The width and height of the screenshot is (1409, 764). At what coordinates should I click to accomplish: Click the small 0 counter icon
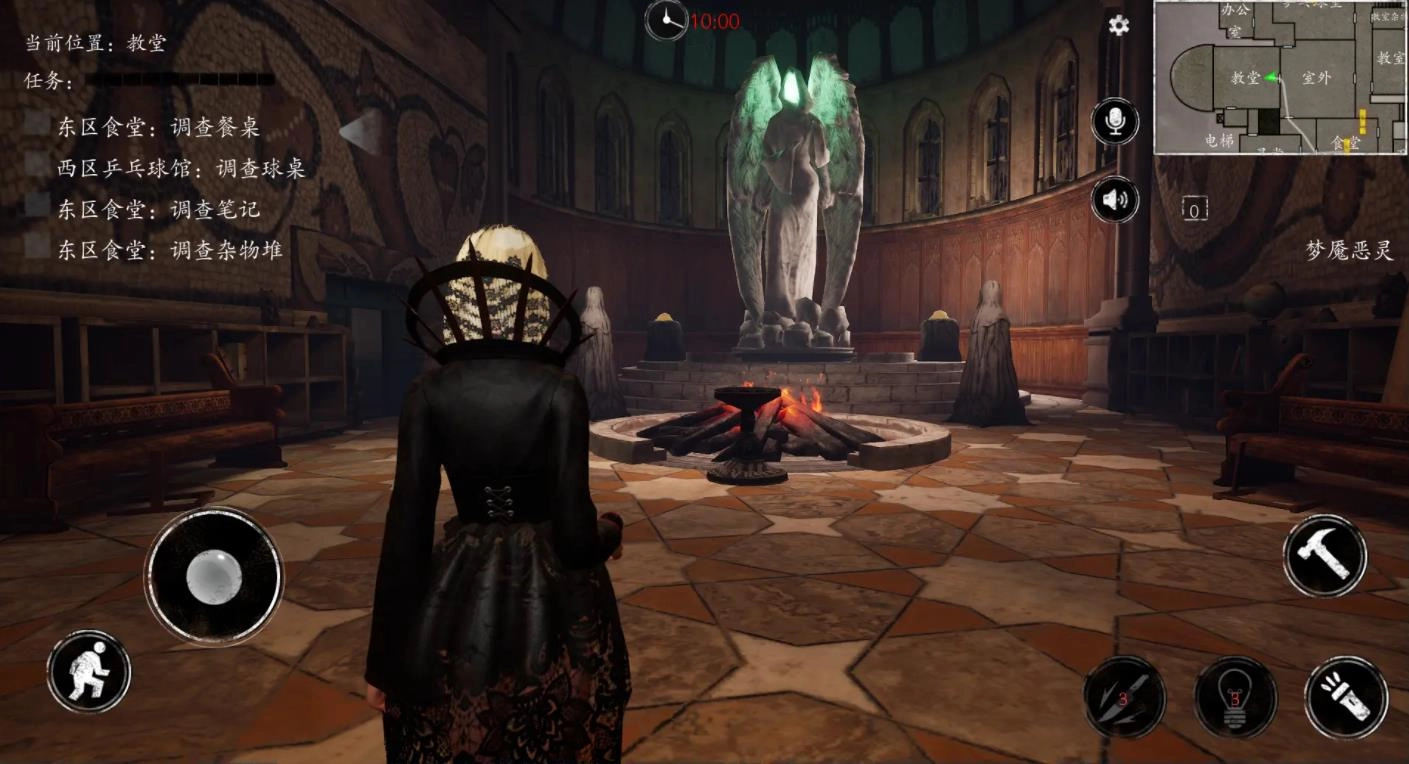(1195, 209)
